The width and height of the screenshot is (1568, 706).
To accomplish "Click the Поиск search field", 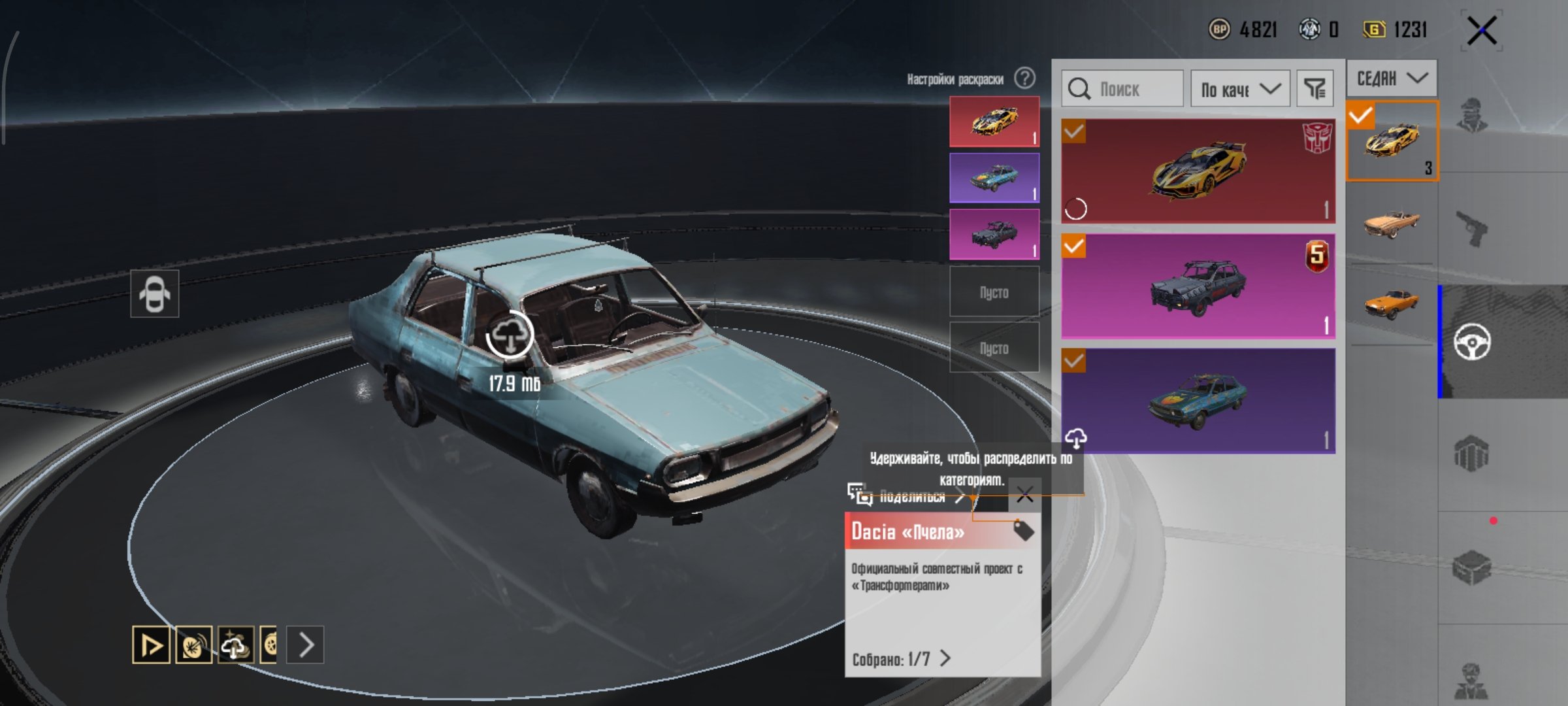I will (1122, 89).
